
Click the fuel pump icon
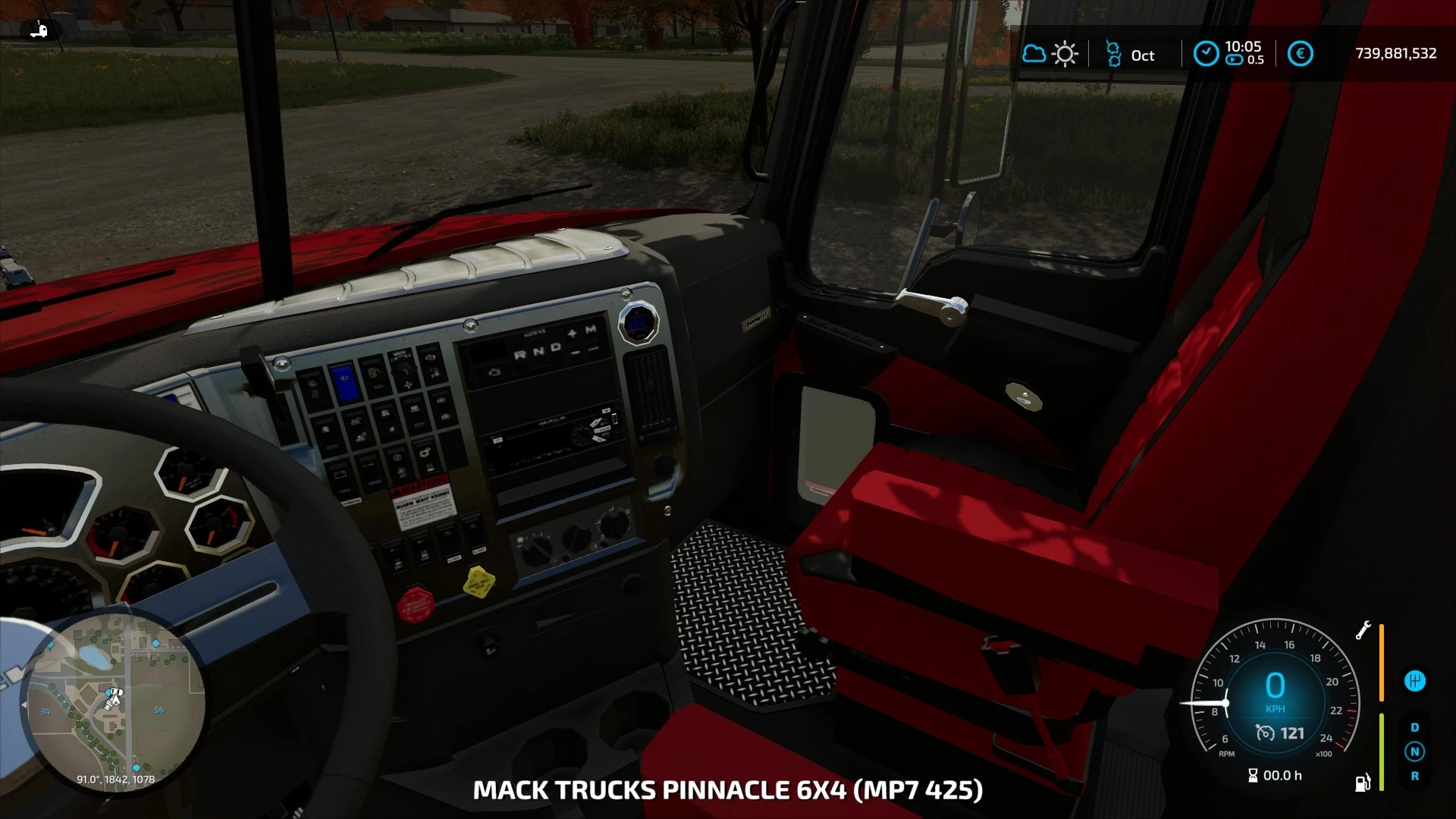[1363, 783]
